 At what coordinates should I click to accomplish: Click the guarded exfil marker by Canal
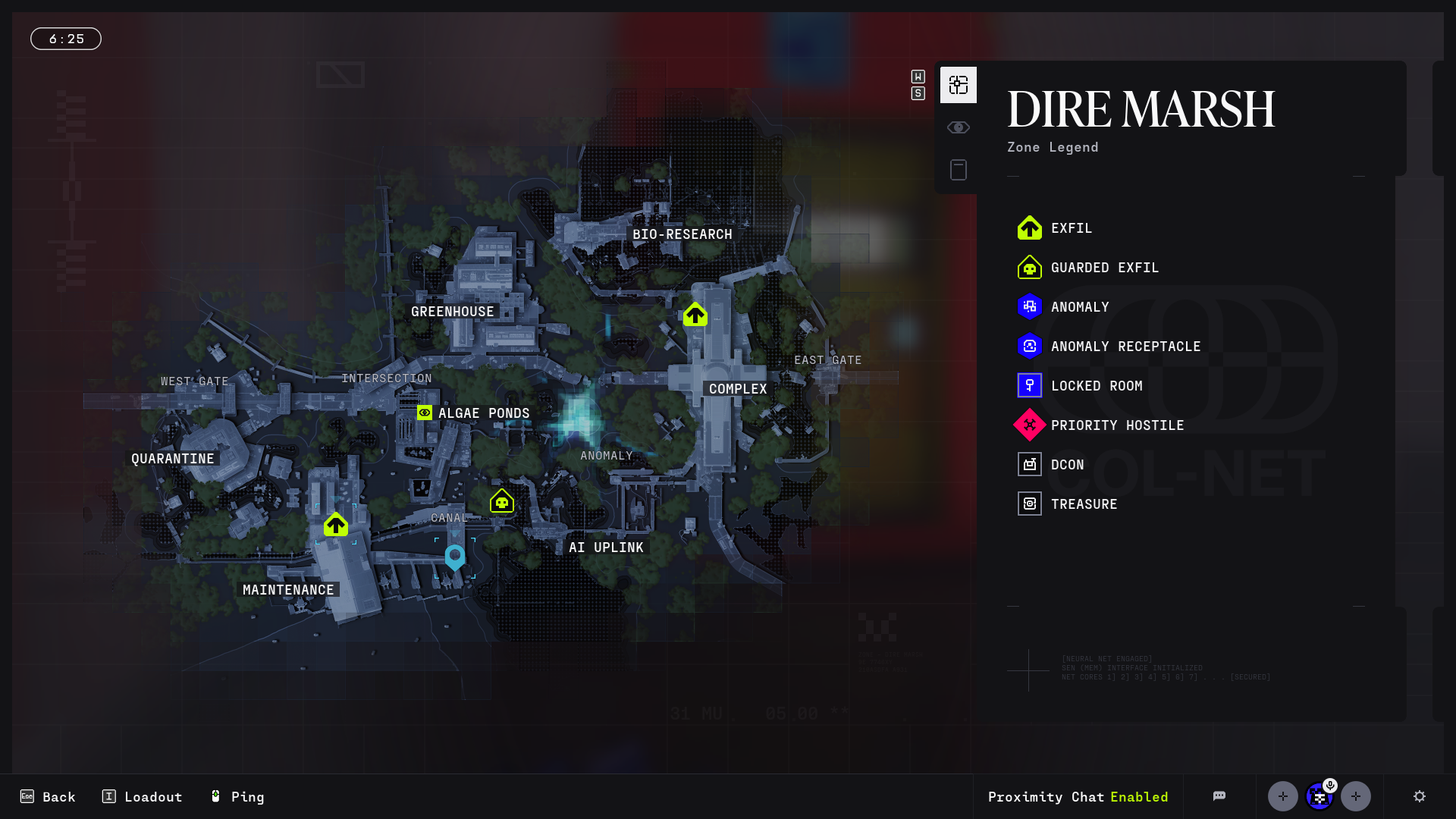[x=502, y=501]
